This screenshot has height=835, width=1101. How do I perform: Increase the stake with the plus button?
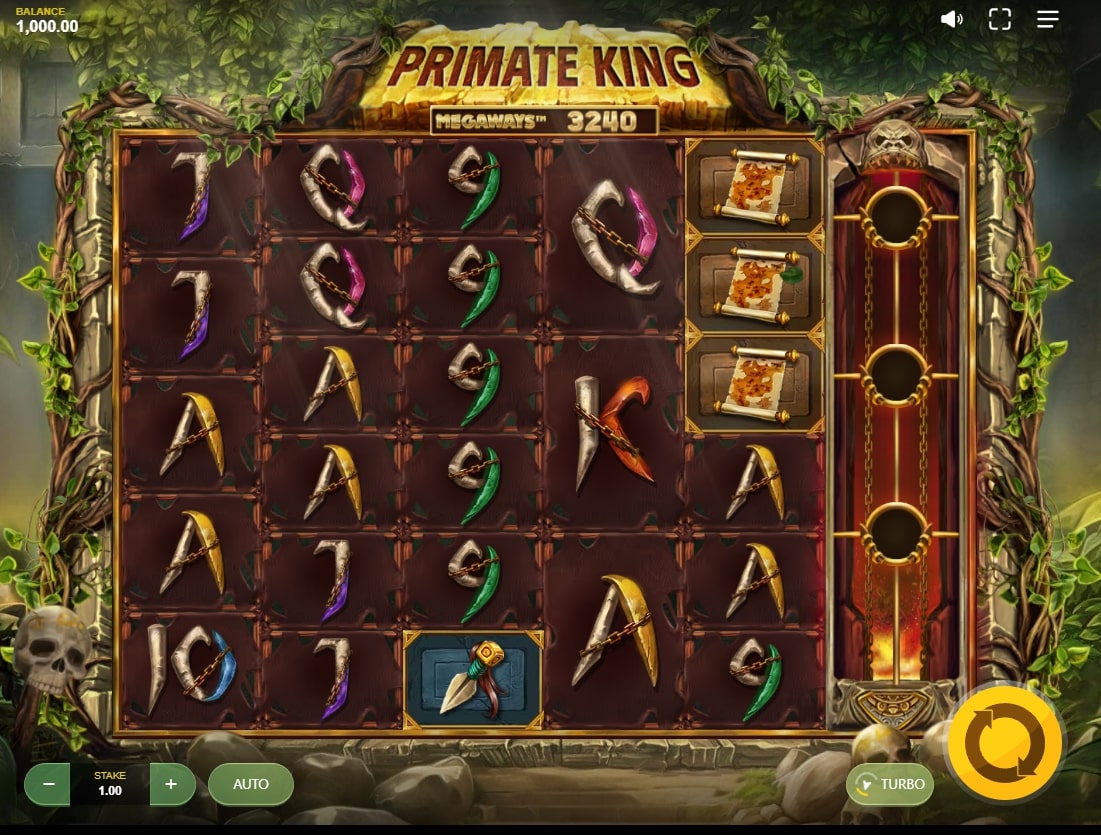[x=172, y=784]
